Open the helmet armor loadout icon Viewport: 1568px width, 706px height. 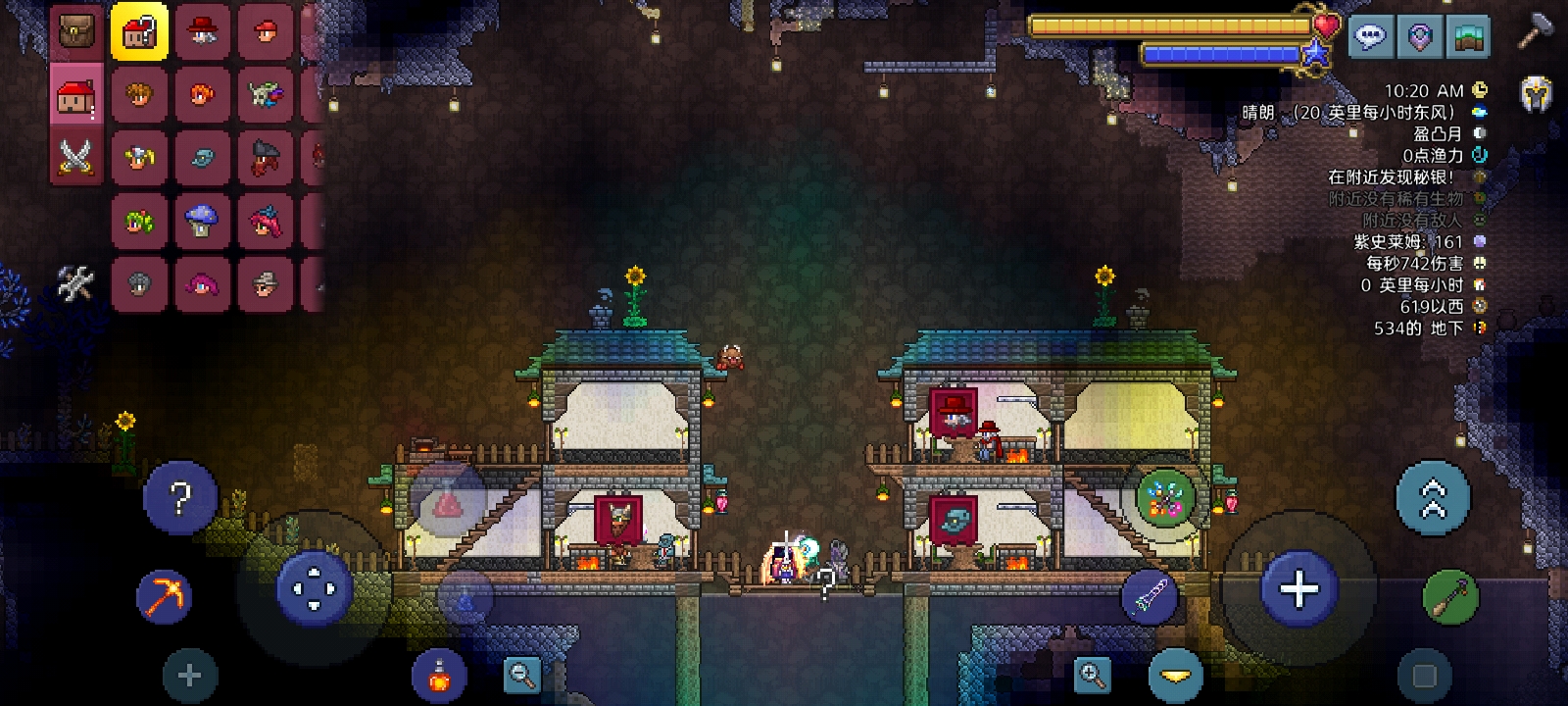tap(1535, 94)
